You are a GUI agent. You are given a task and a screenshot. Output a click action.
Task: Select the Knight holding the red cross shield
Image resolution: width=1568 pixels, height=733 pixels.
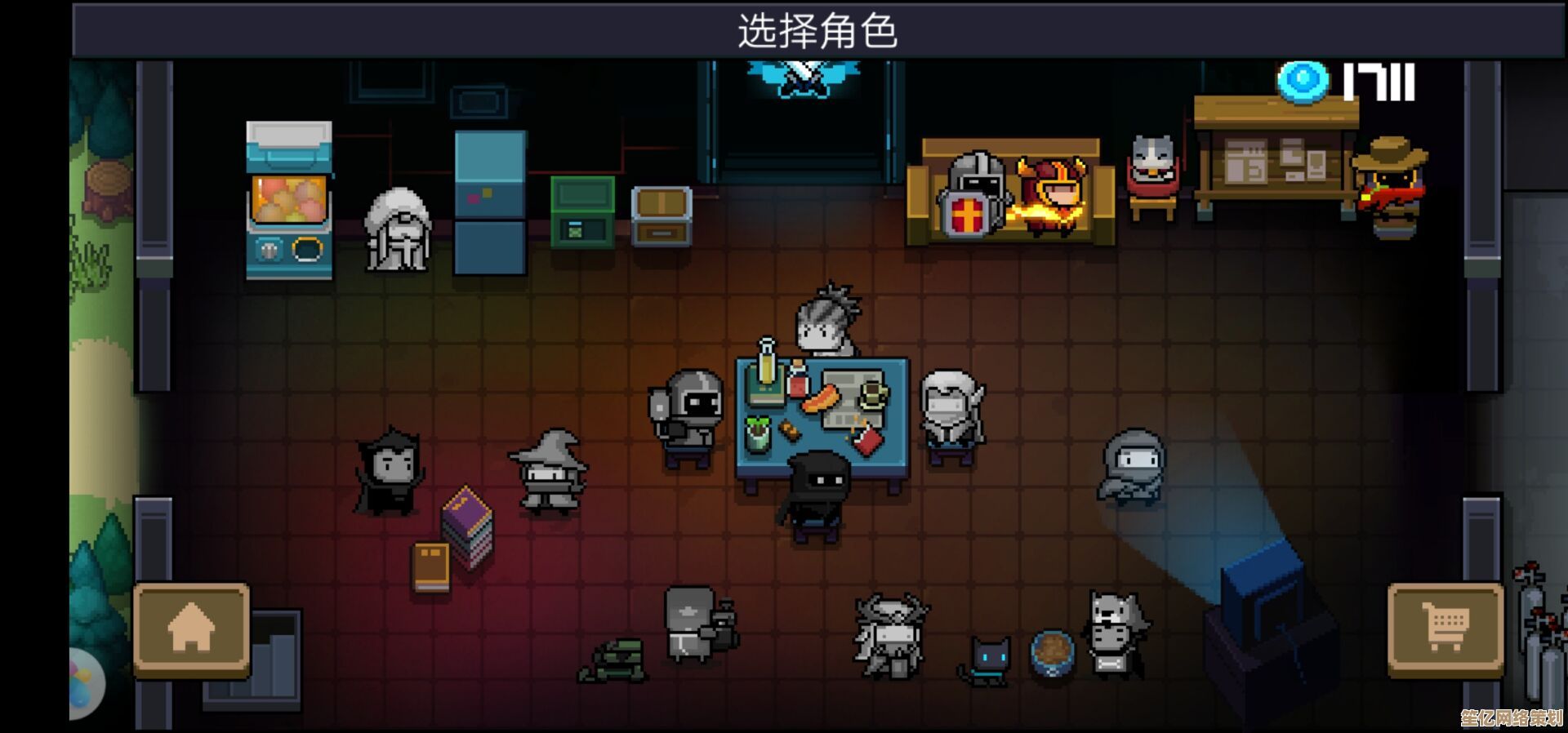point(972,196)
